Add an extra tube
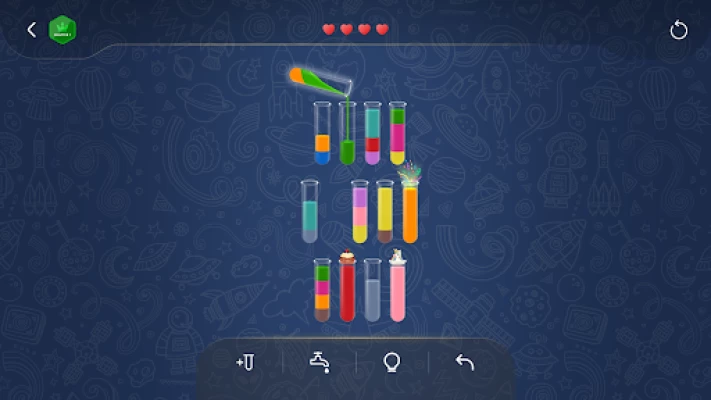 pos(245,362)
